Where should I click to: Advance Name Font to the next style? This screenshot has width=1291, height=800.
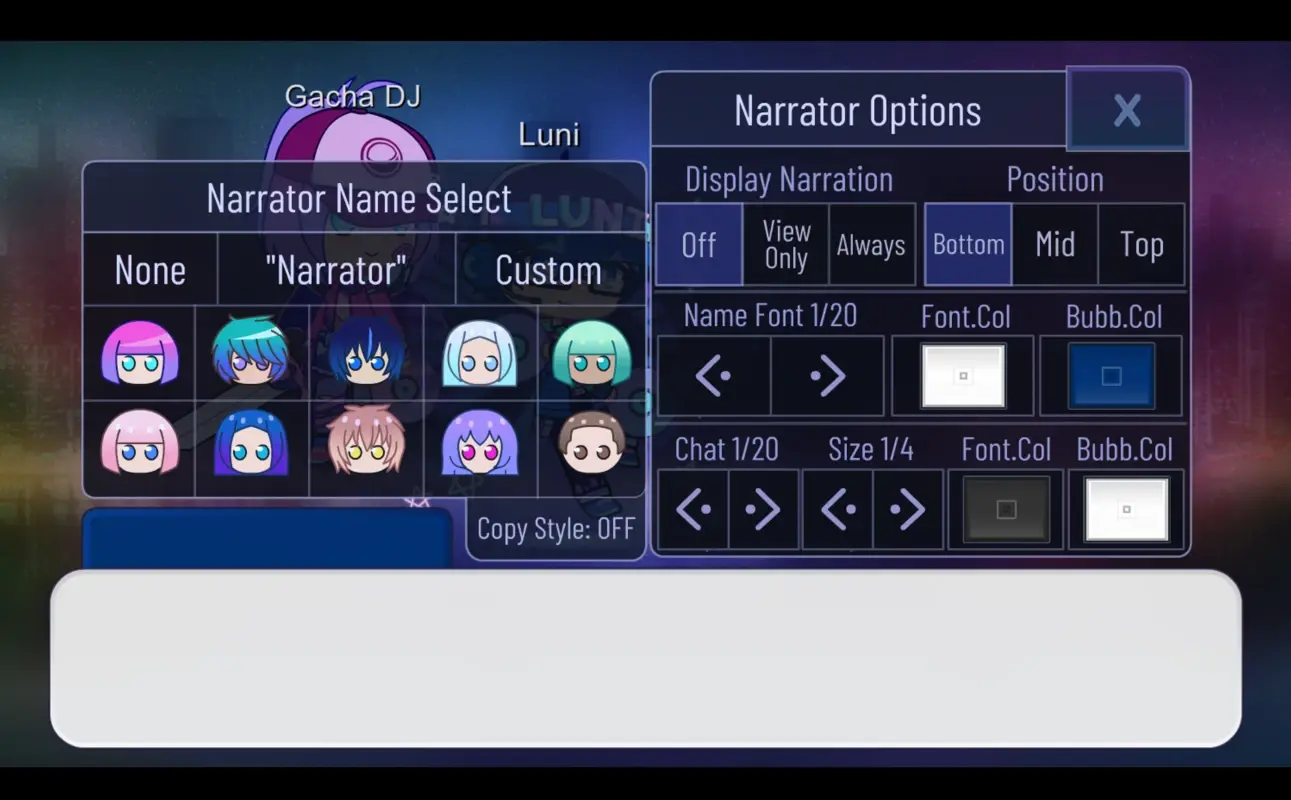827,375
